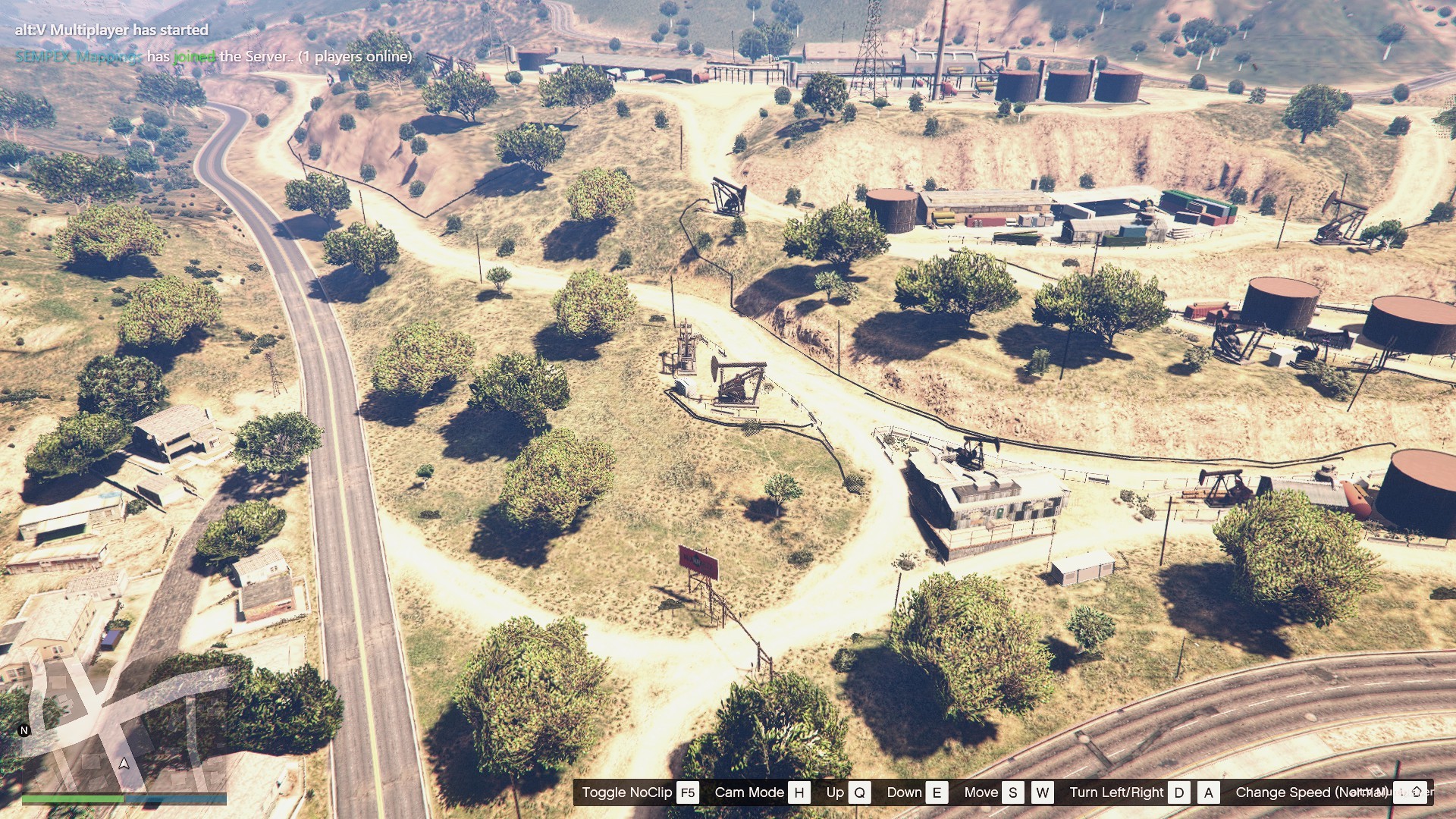Select the 'alt:V Multiplayer has started' chat line

[x=111, y=30]
